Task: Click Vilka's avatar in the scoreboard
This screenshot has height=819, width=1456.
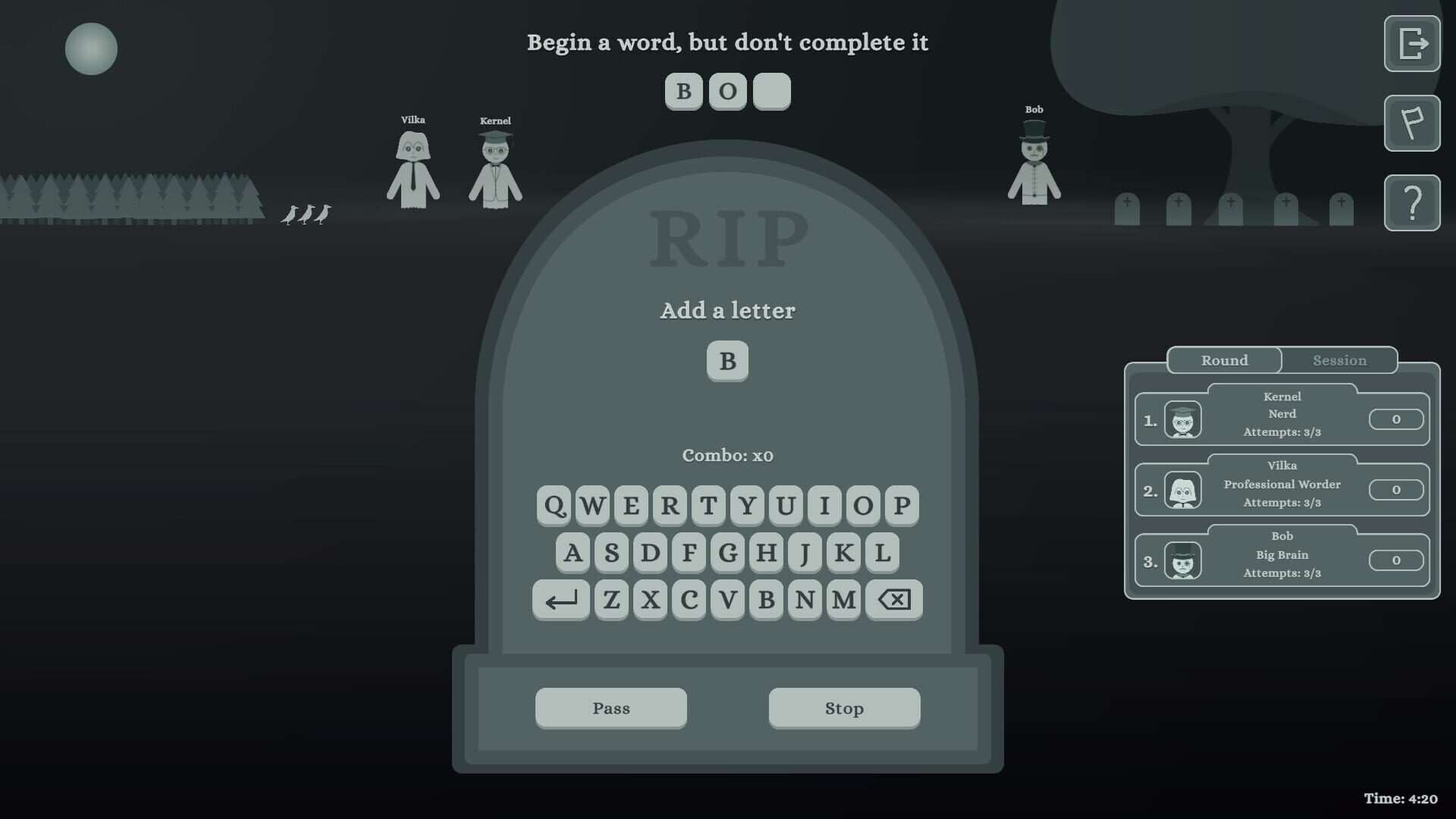Action: point(1184,488)
